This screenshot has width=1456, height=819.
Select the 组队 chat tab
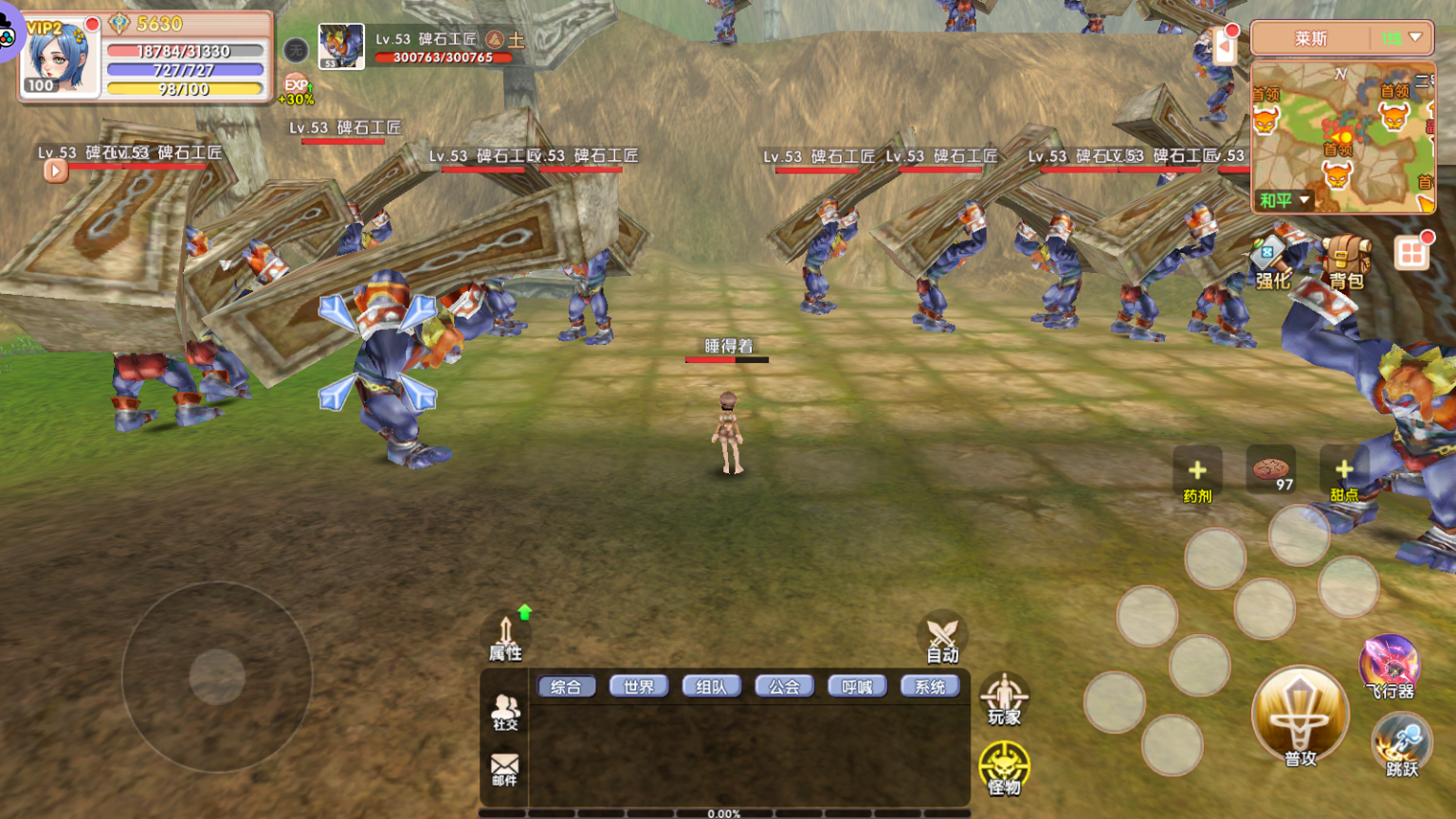coord(711,686)
